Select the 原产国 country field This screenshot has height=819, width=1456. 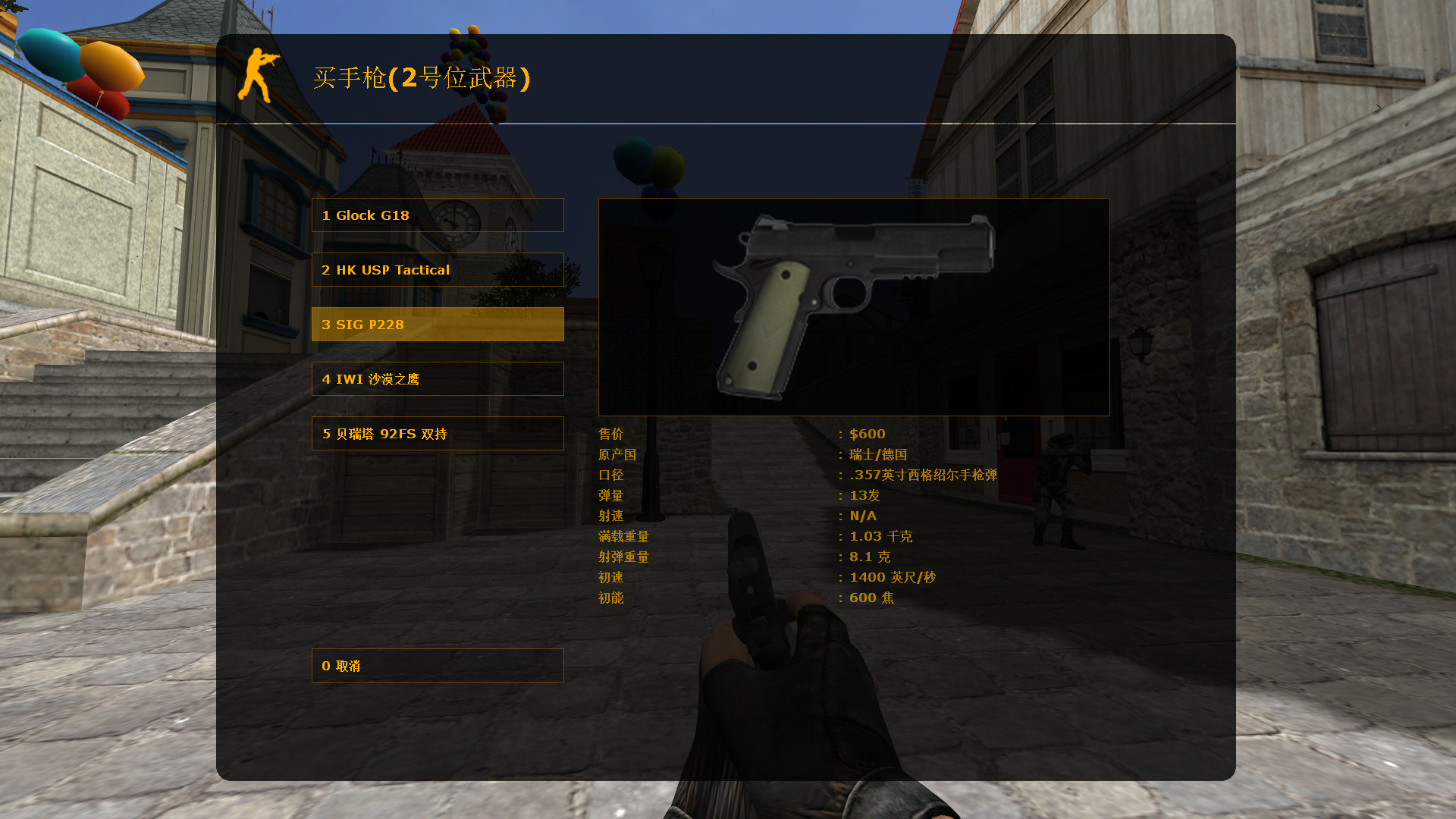click(617, 454)
